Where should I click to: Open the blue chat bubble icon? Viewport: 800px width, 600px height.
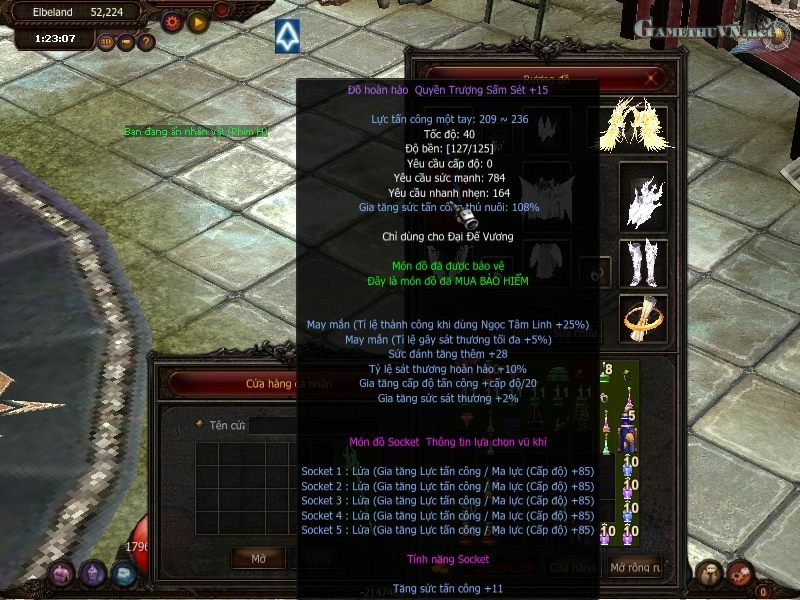[124, 573]
